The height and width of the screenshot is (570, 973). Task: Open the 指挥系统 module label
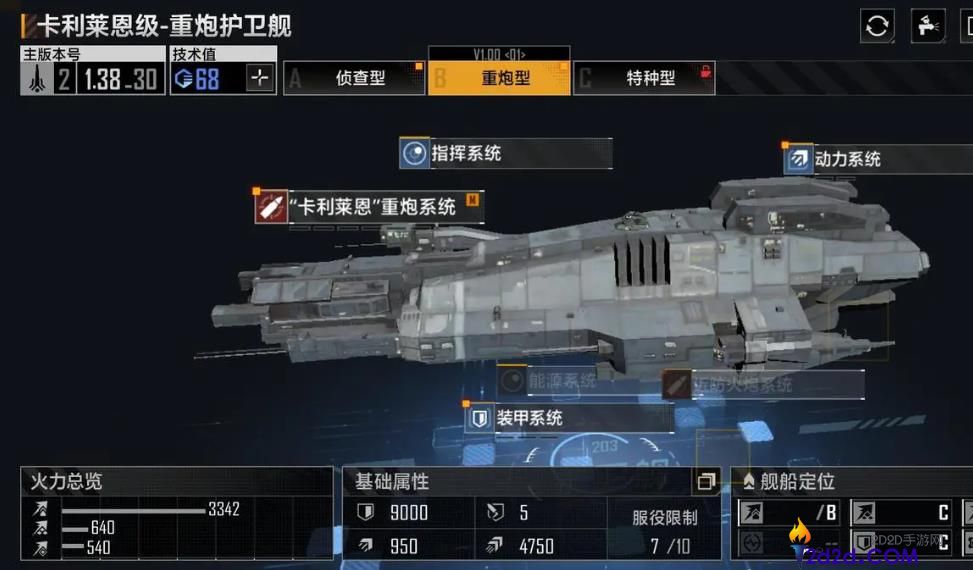505,153
